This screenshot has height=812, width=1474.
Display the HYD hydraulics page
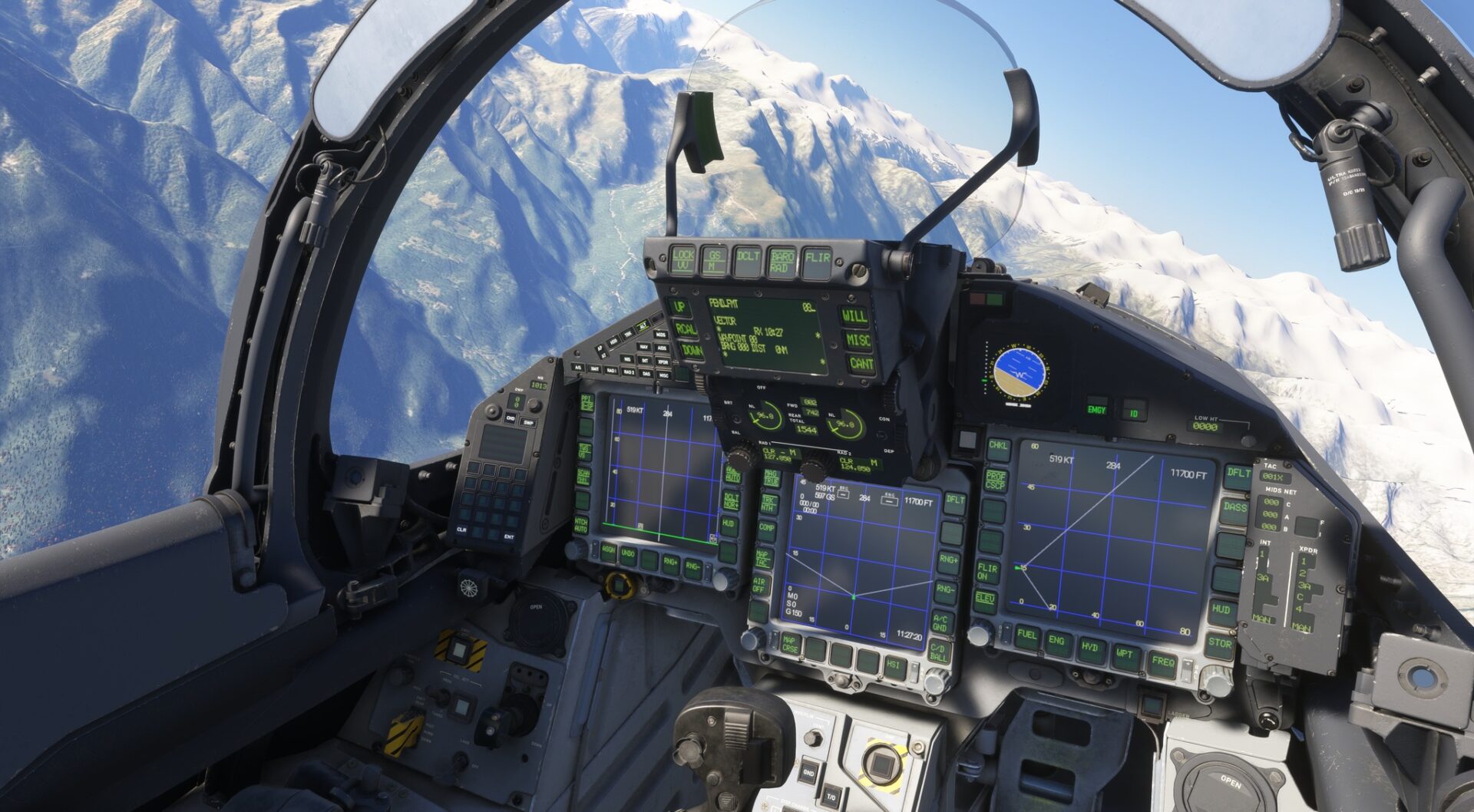pos(1089,649)
